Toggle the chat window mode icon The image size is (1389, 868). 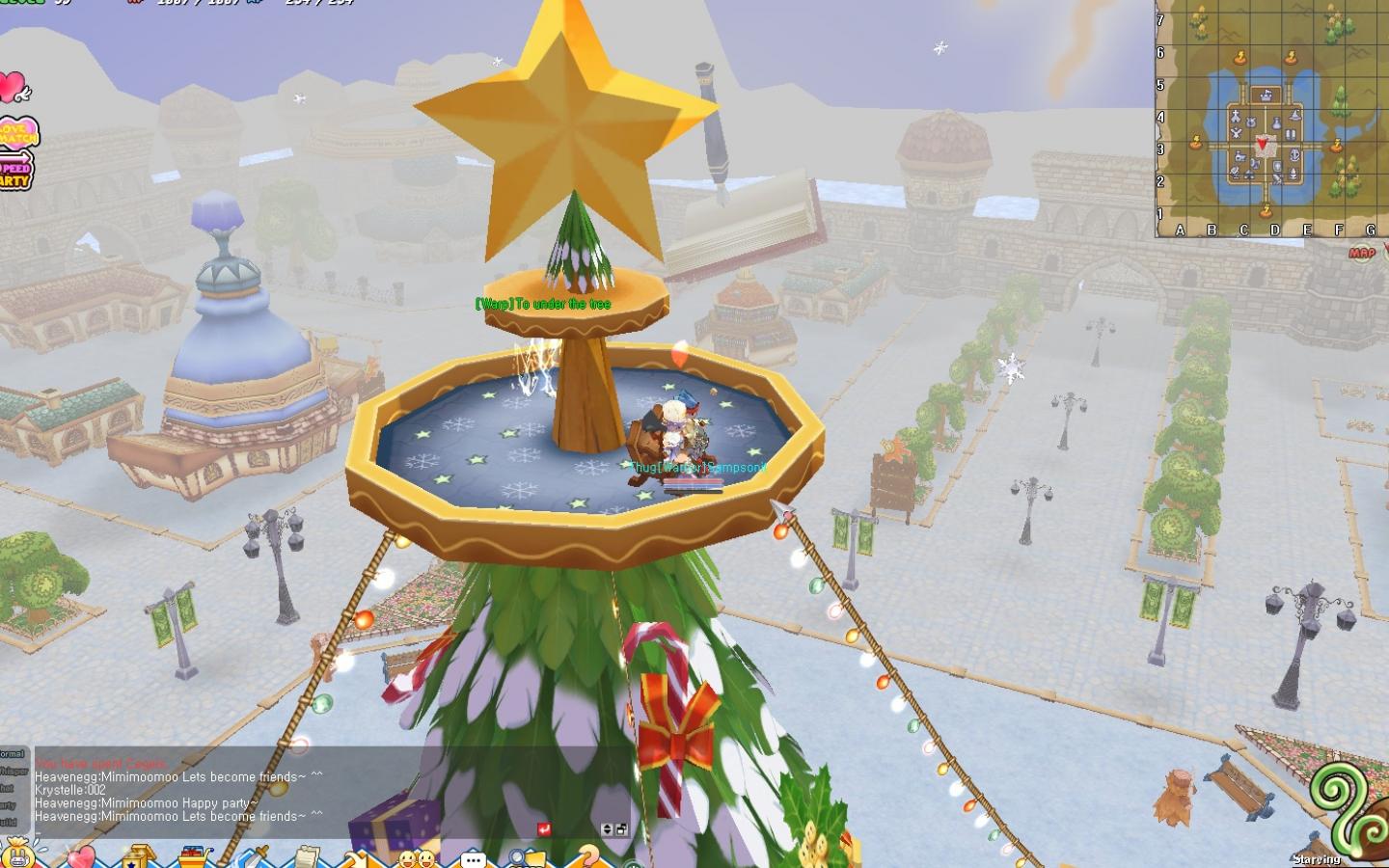(621, 829)
